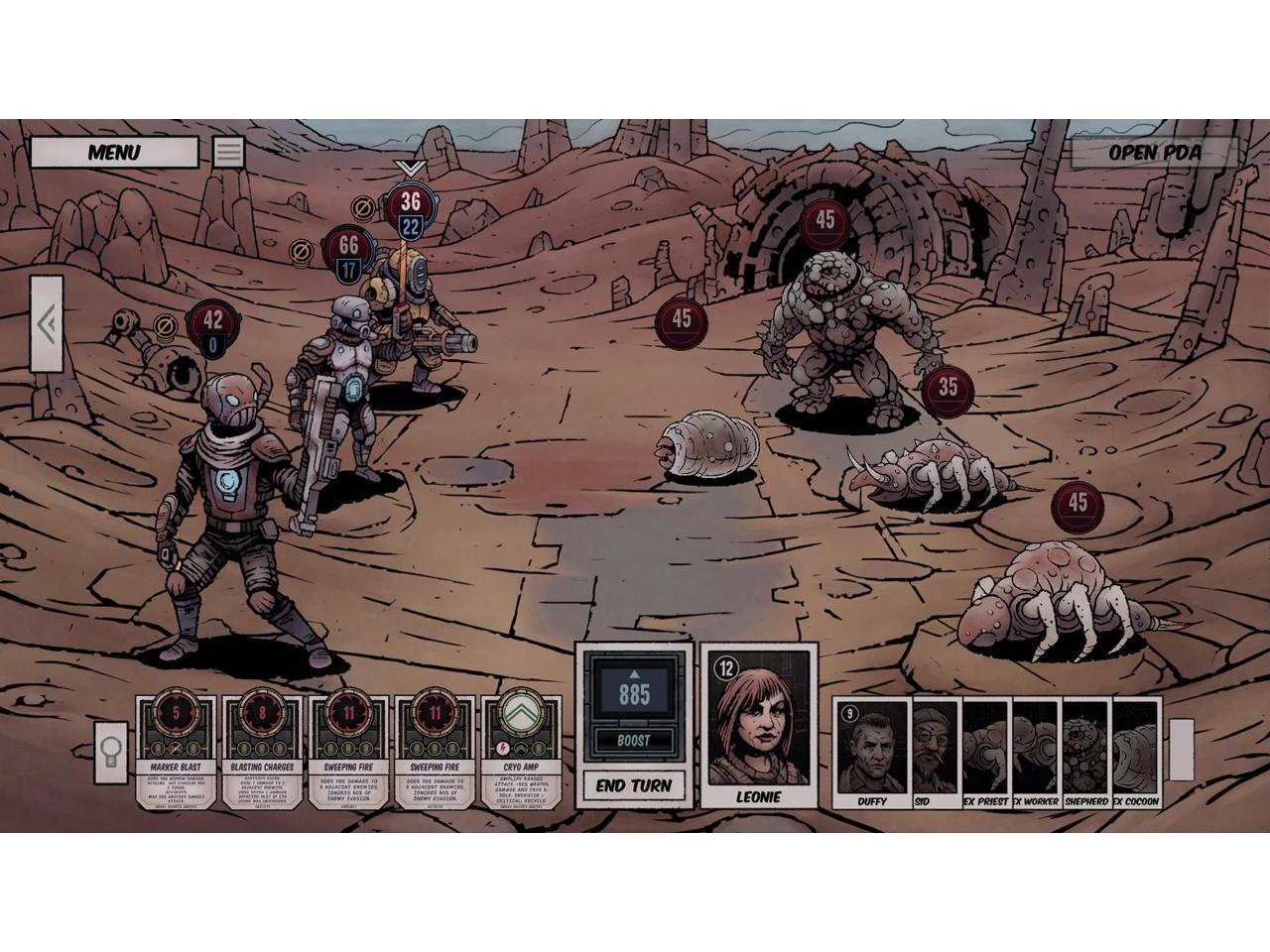Screen dimensions: 1270x952
Task: Open the Menu button
Action: [113, 153]
